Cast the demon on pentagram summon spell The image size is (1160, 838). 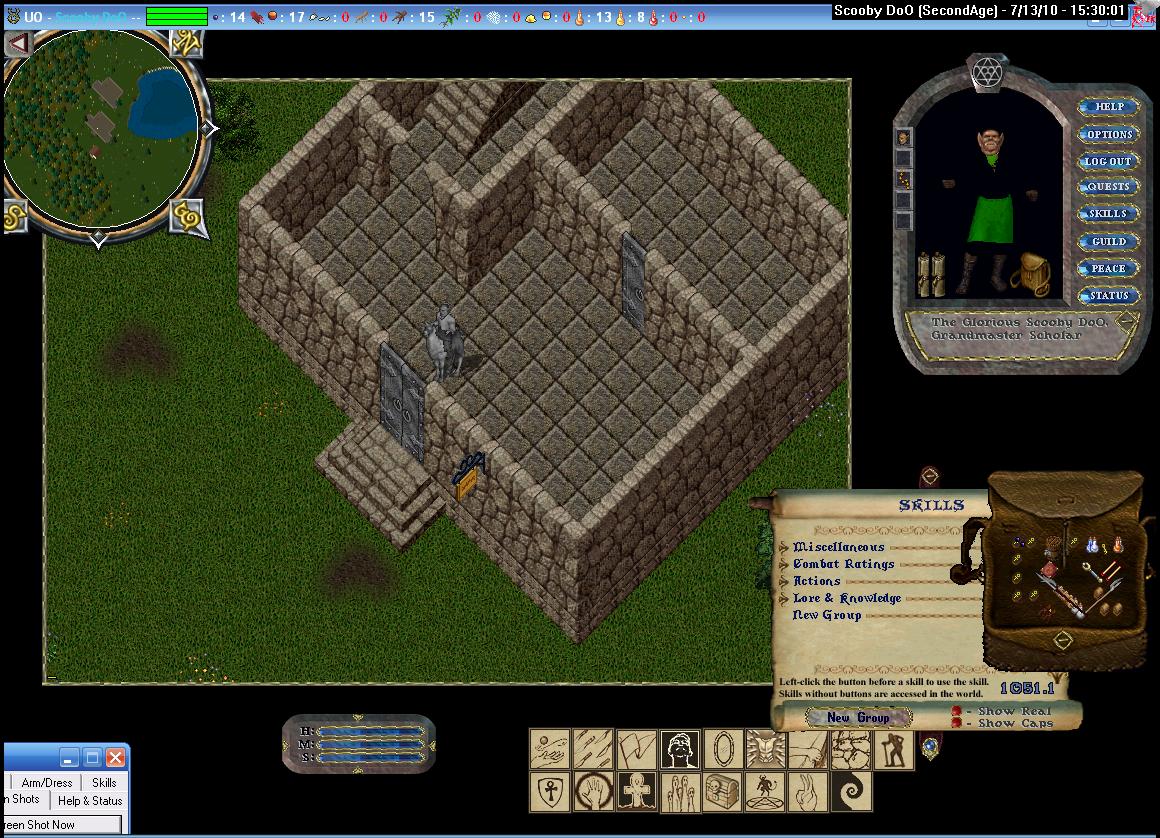[765, 792]
